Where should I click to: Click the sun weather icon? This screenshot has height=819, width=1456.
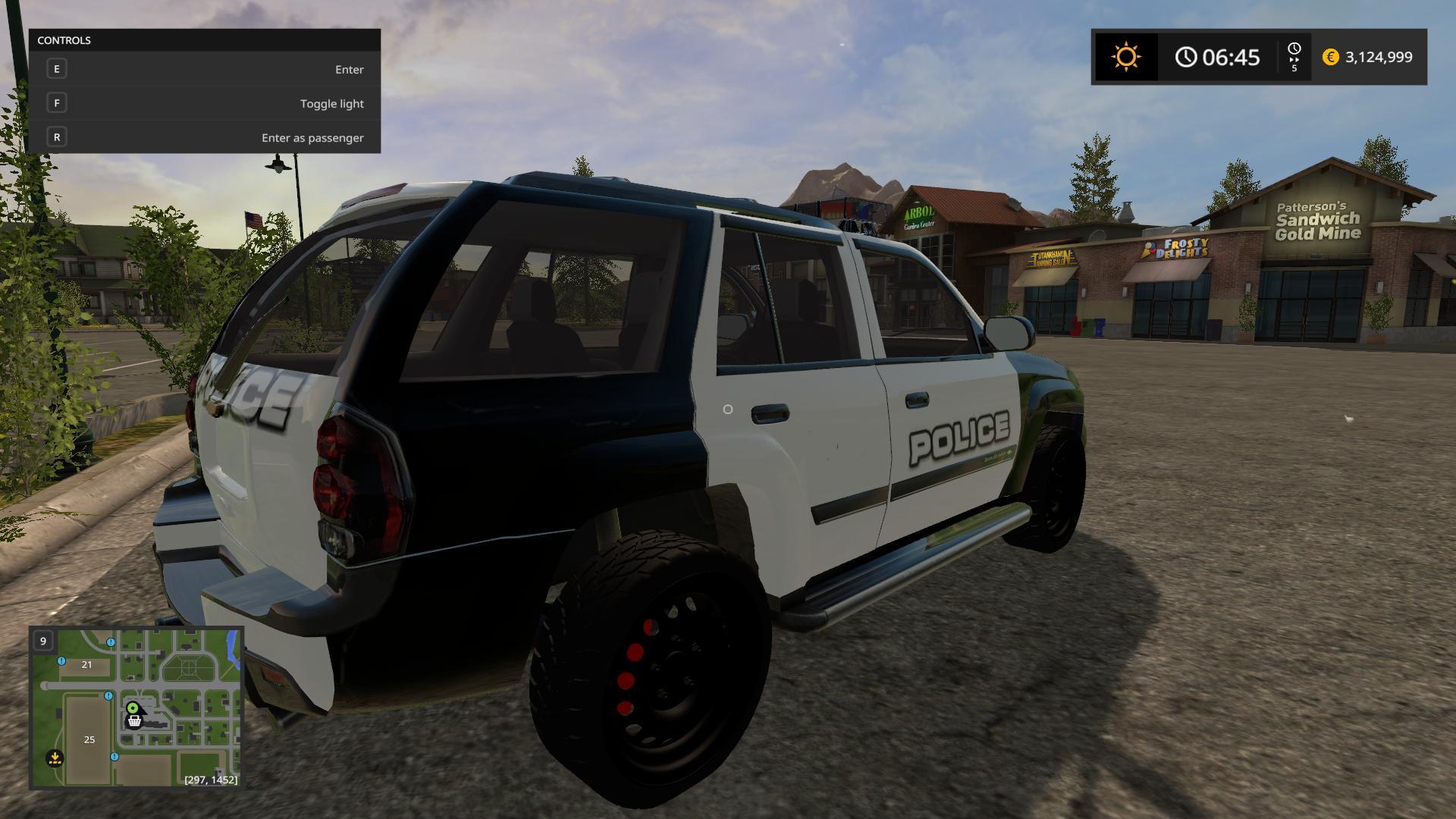tap(1125, 57)
